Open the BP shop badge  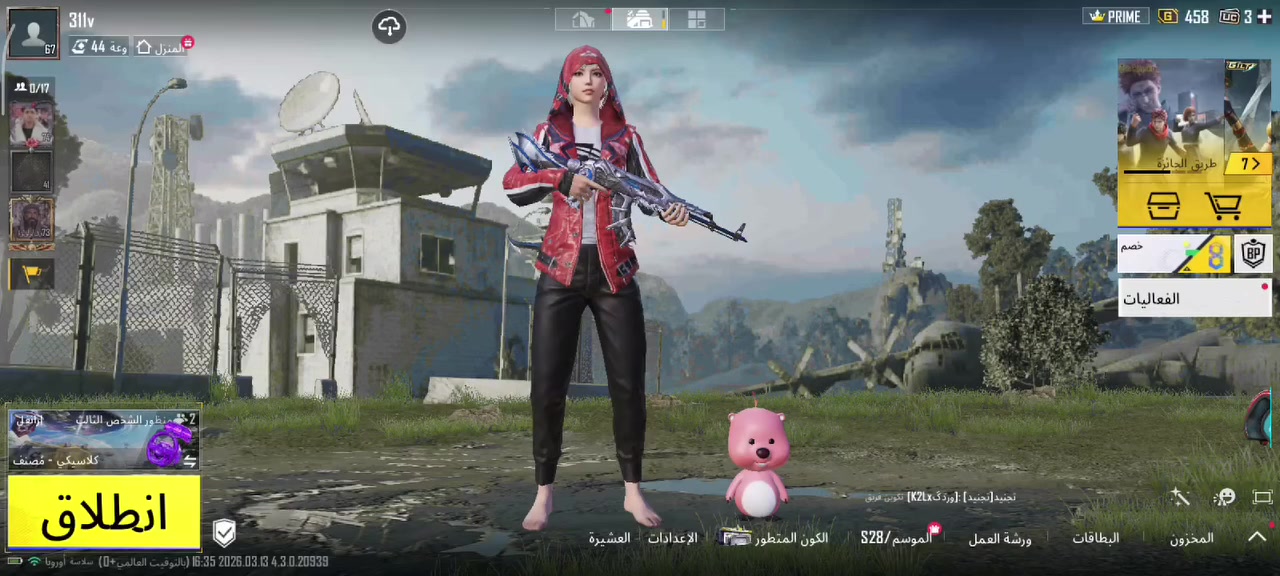point(1253,254)
